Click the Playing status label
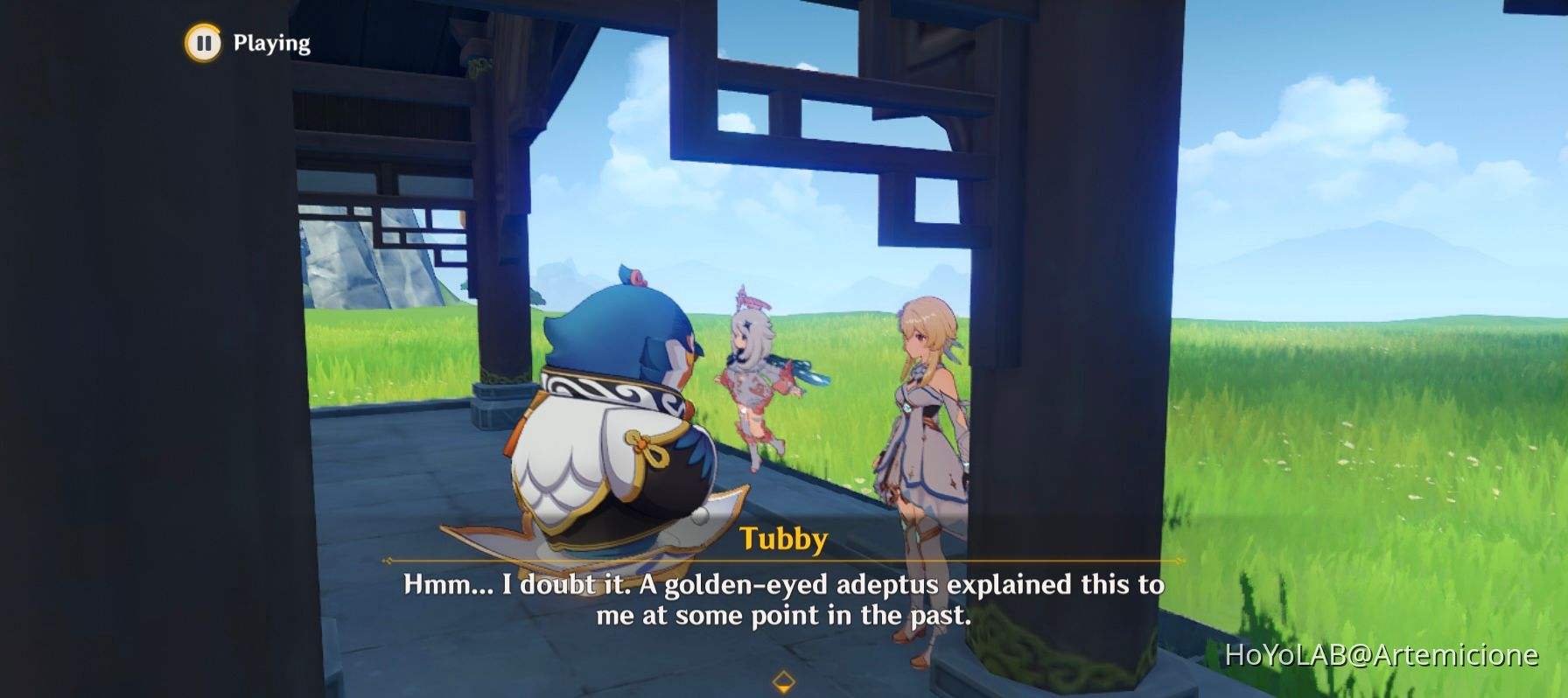 point(269,41)
